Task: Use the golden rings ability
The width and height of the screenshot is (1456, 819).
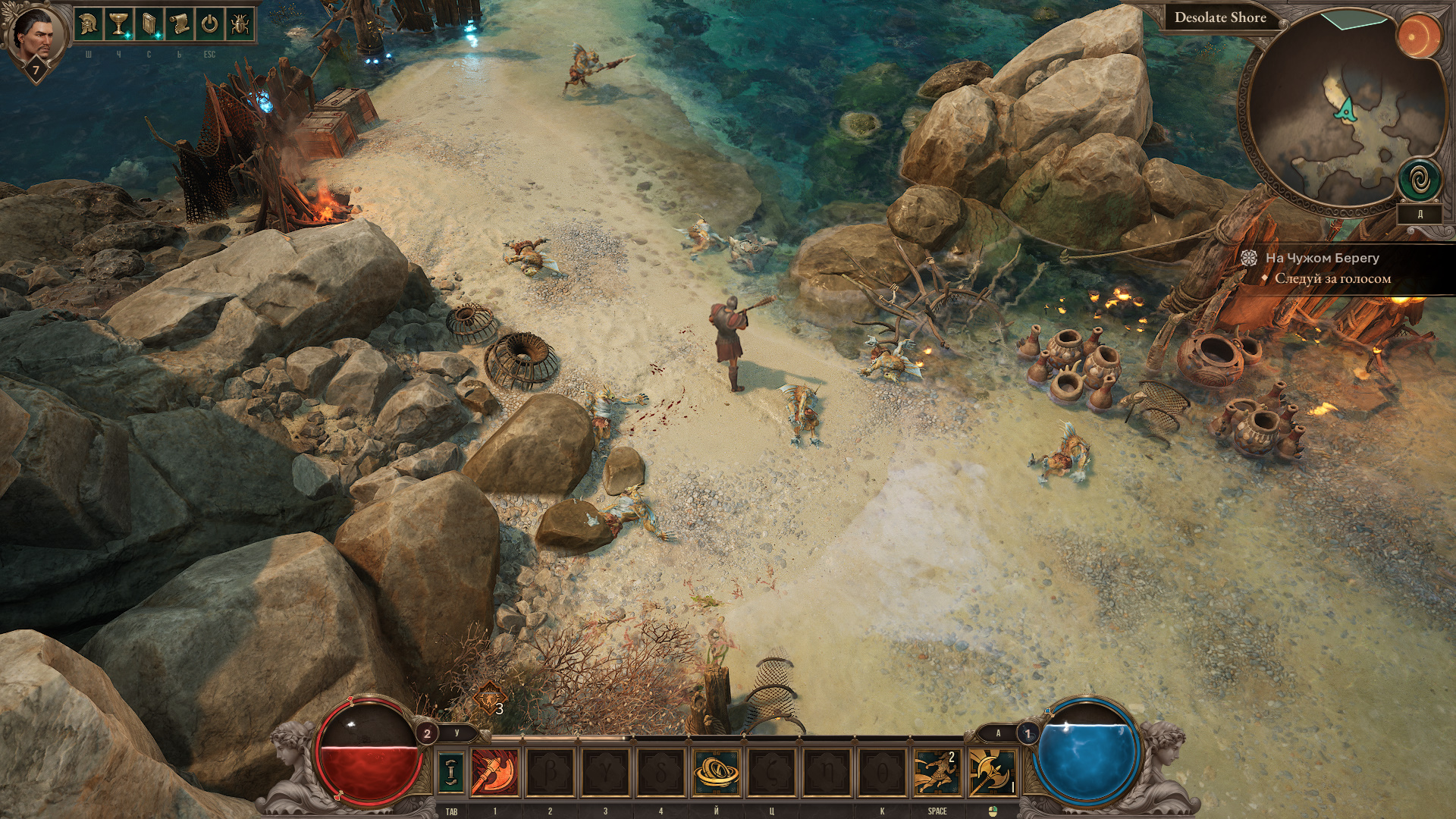Action: tap(716, 772)
